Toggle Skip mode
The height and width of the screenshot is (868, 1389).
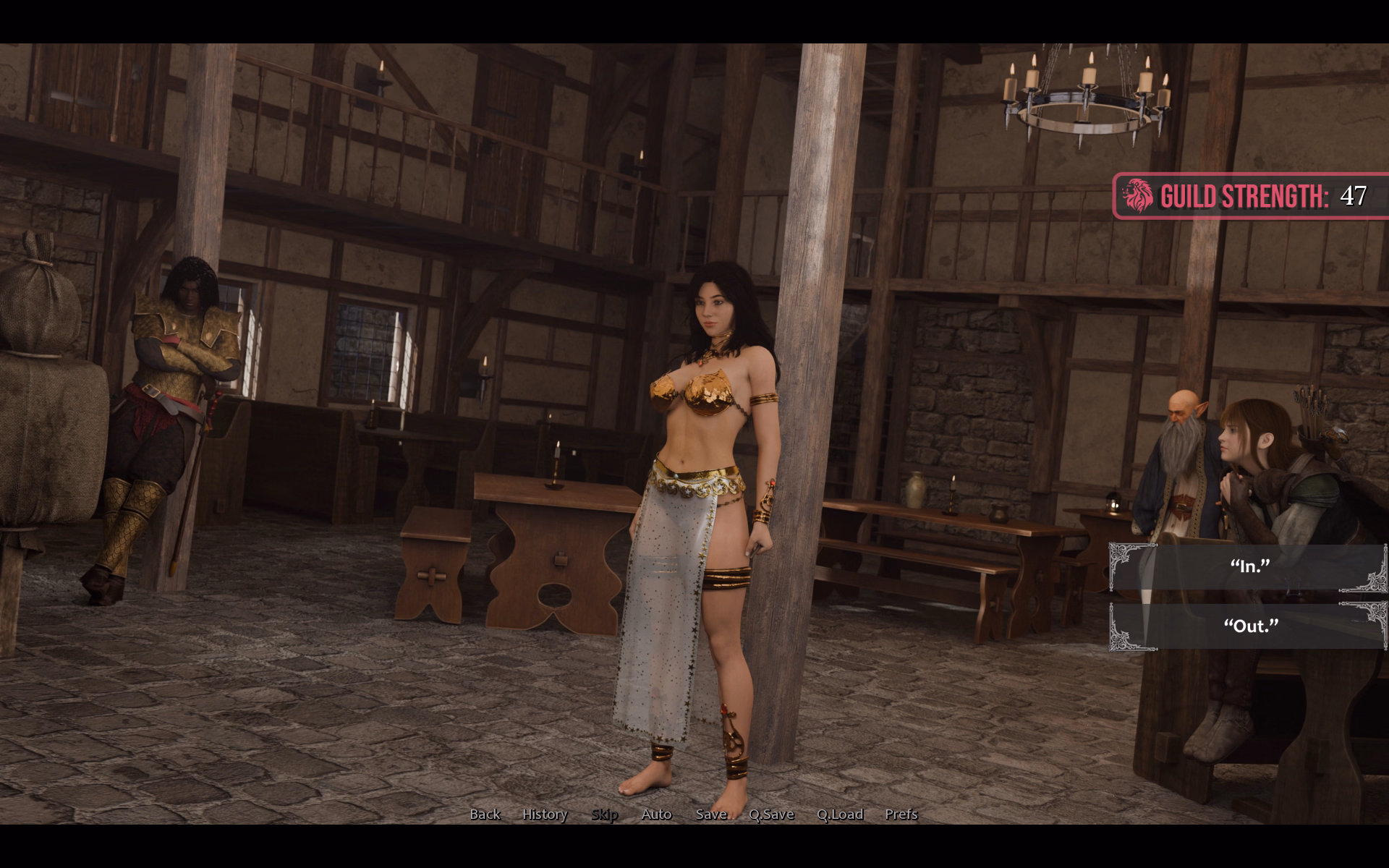point(604,814)
